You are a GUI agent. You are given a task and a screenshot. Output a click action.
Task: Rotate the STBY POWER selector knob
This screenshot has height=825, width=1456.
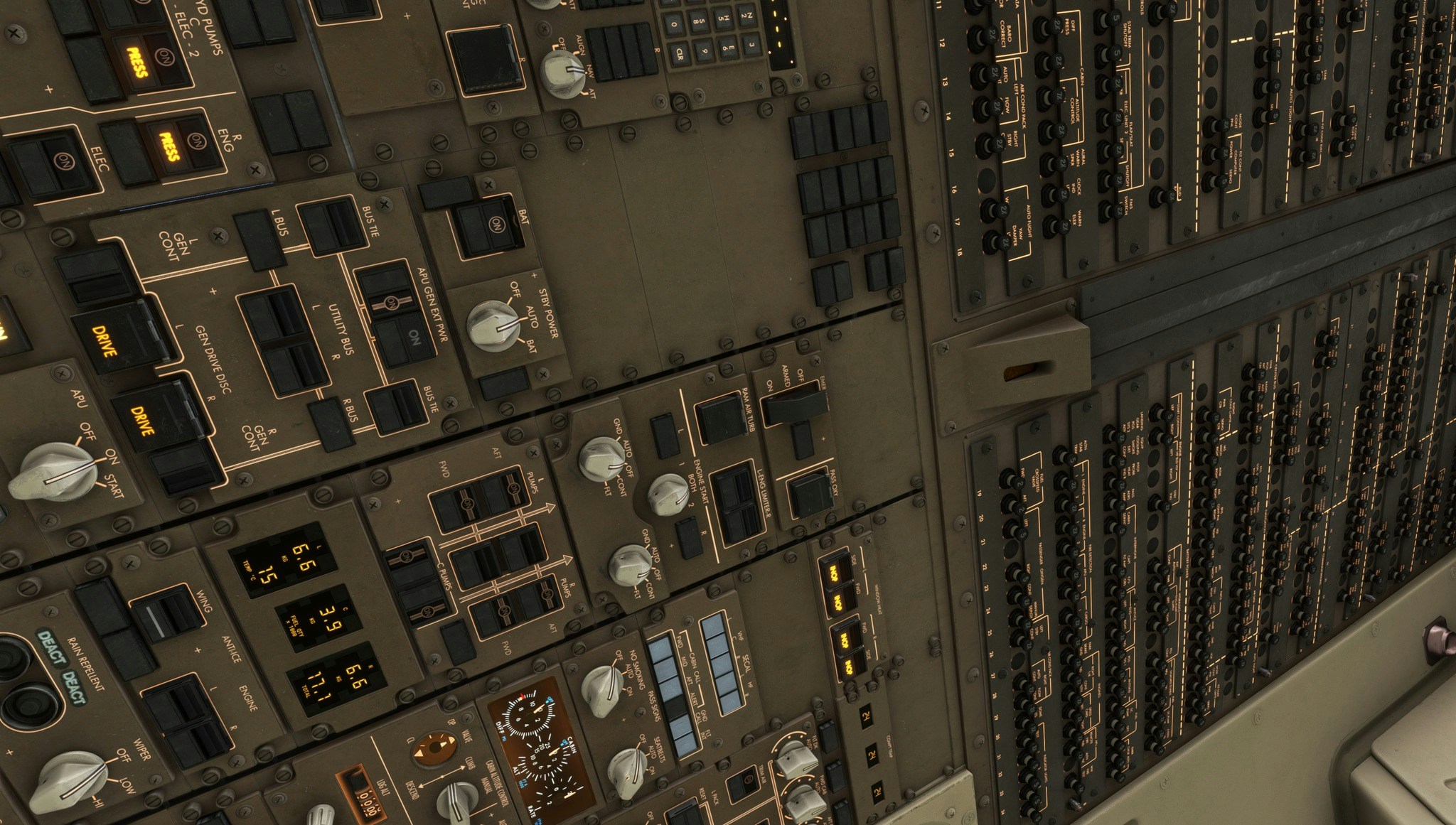492,325
